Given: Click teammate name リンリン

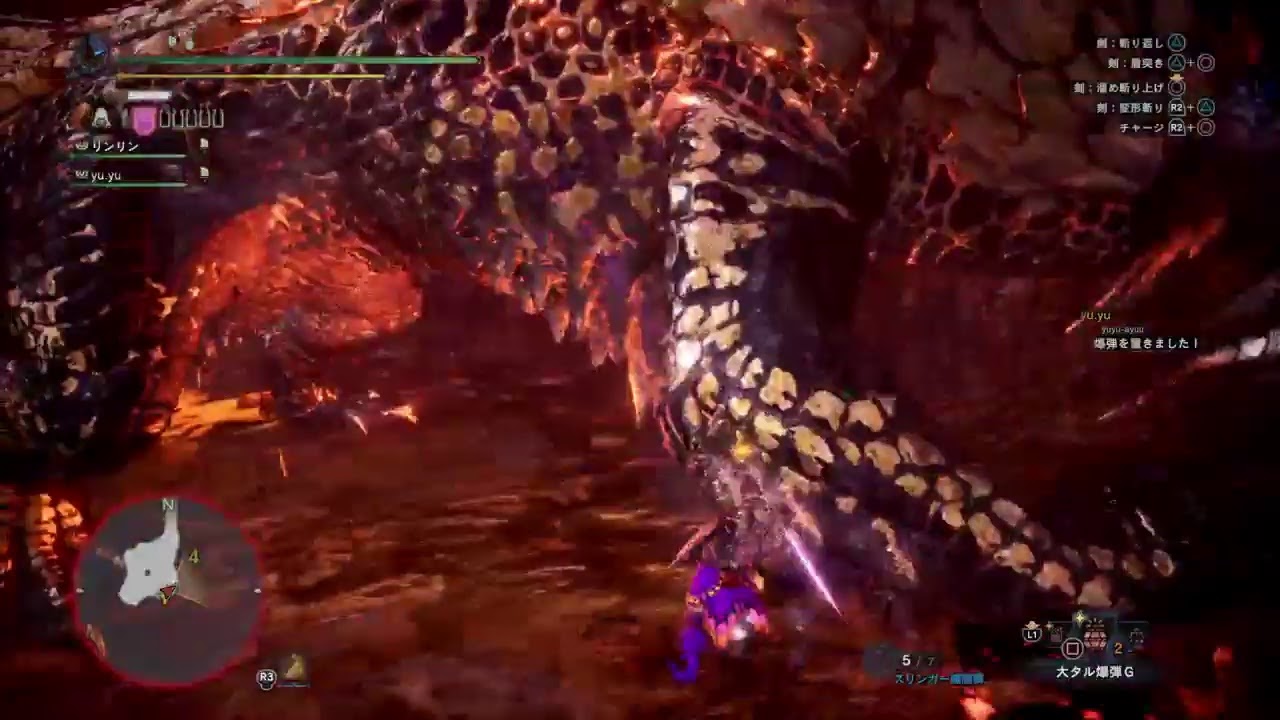Looking at the screenshot, I should tap(115, 146).
